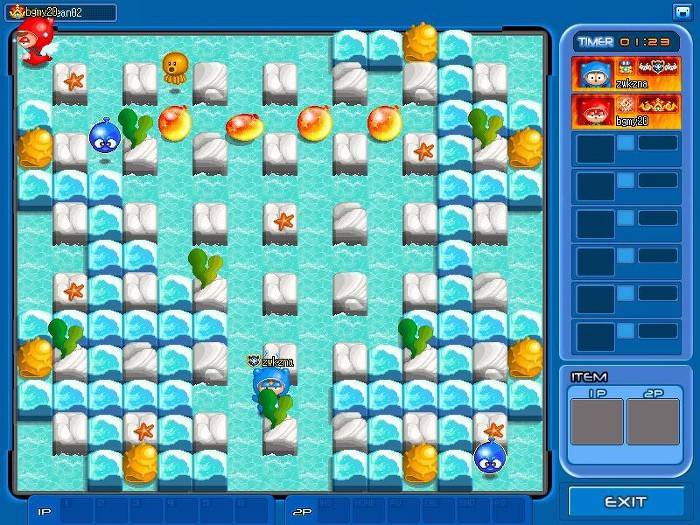This screenshot has height=525, width=700.
Task: Click the EXIT button
Action: coord(626,501)
